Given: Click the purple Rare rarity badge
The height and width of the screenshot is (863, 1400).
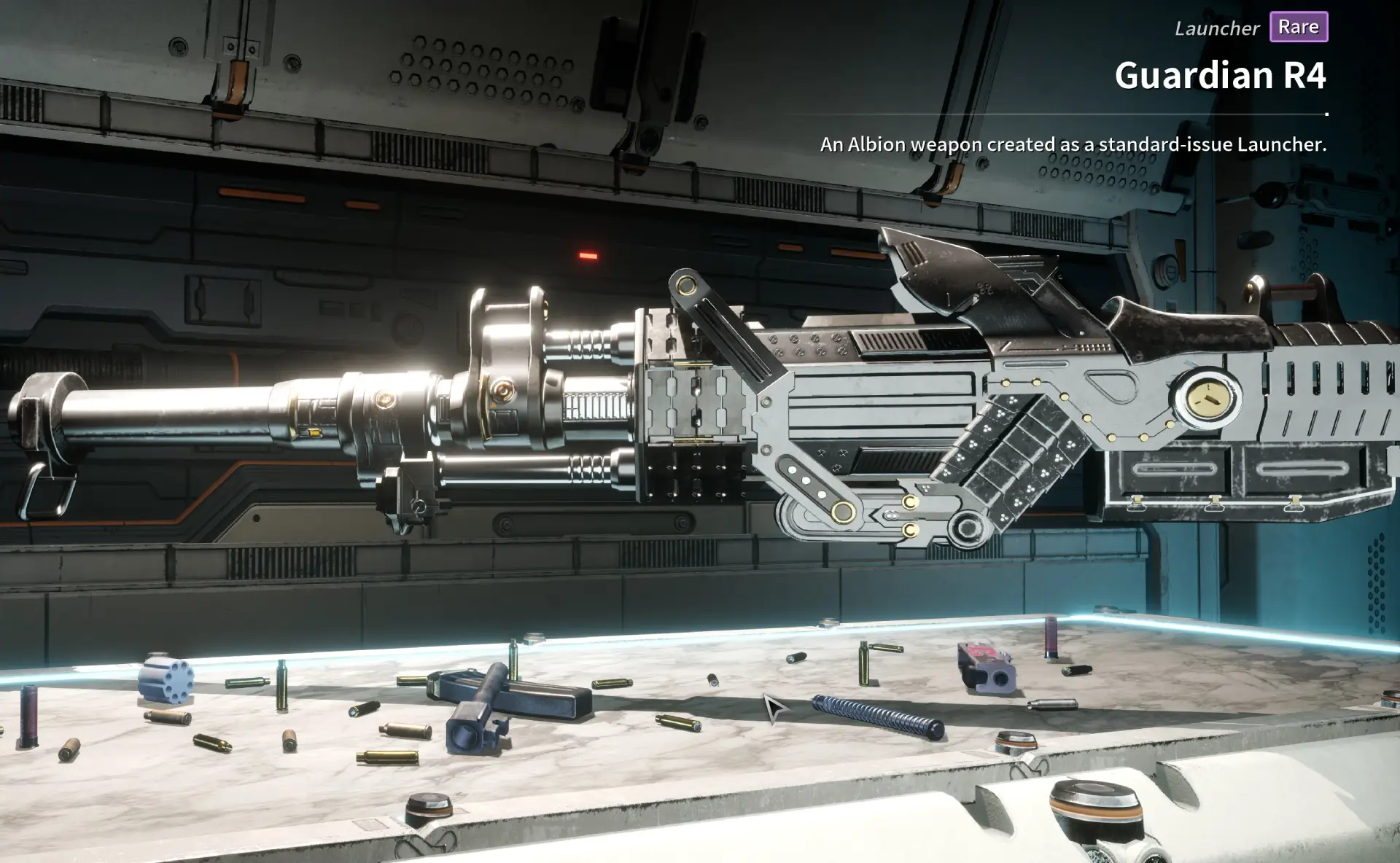Looking at the screenshot, I should (1299, 27).
